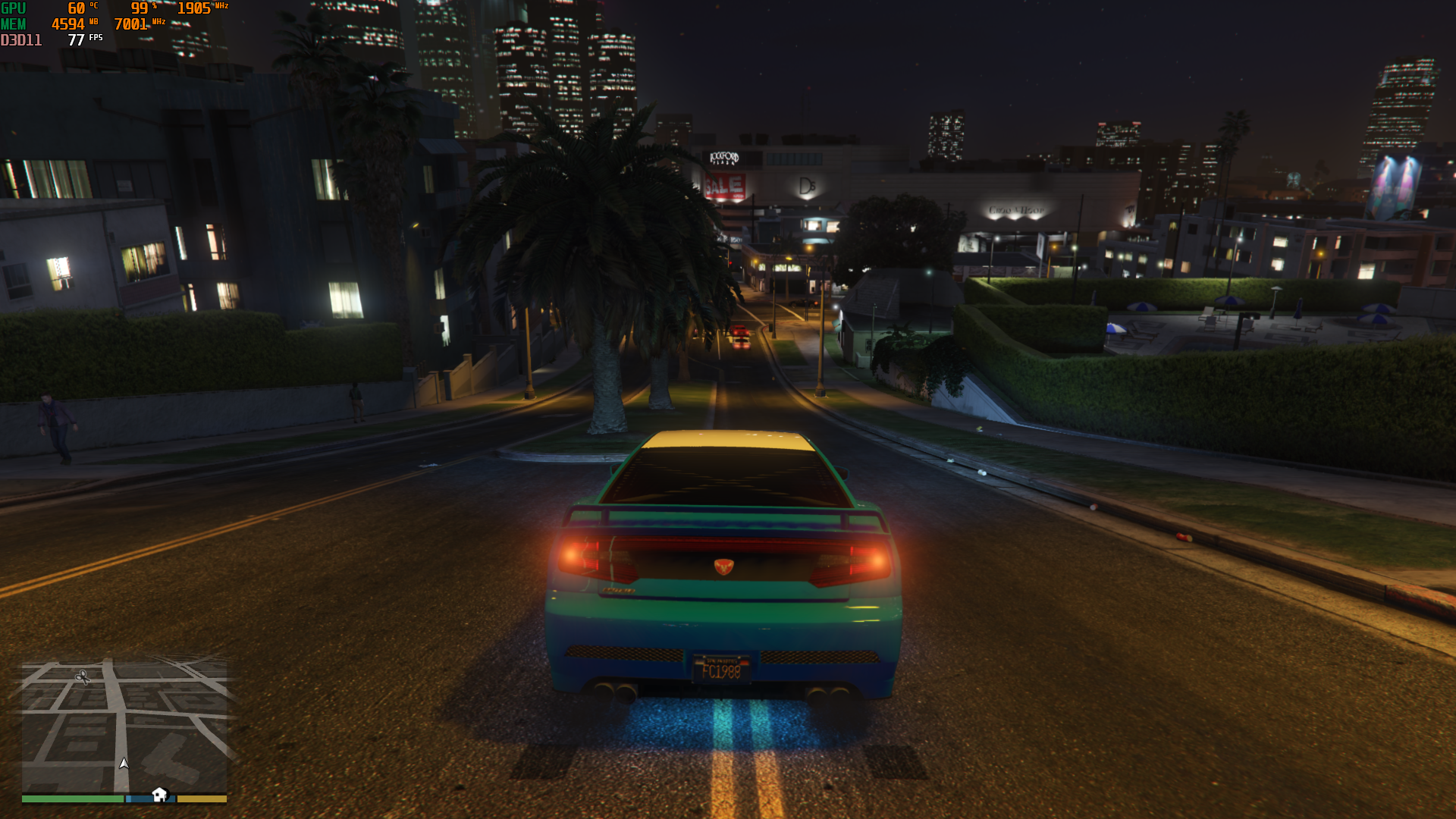Click the minimap radar
The image size is (1456, 819).
(124, 726)
